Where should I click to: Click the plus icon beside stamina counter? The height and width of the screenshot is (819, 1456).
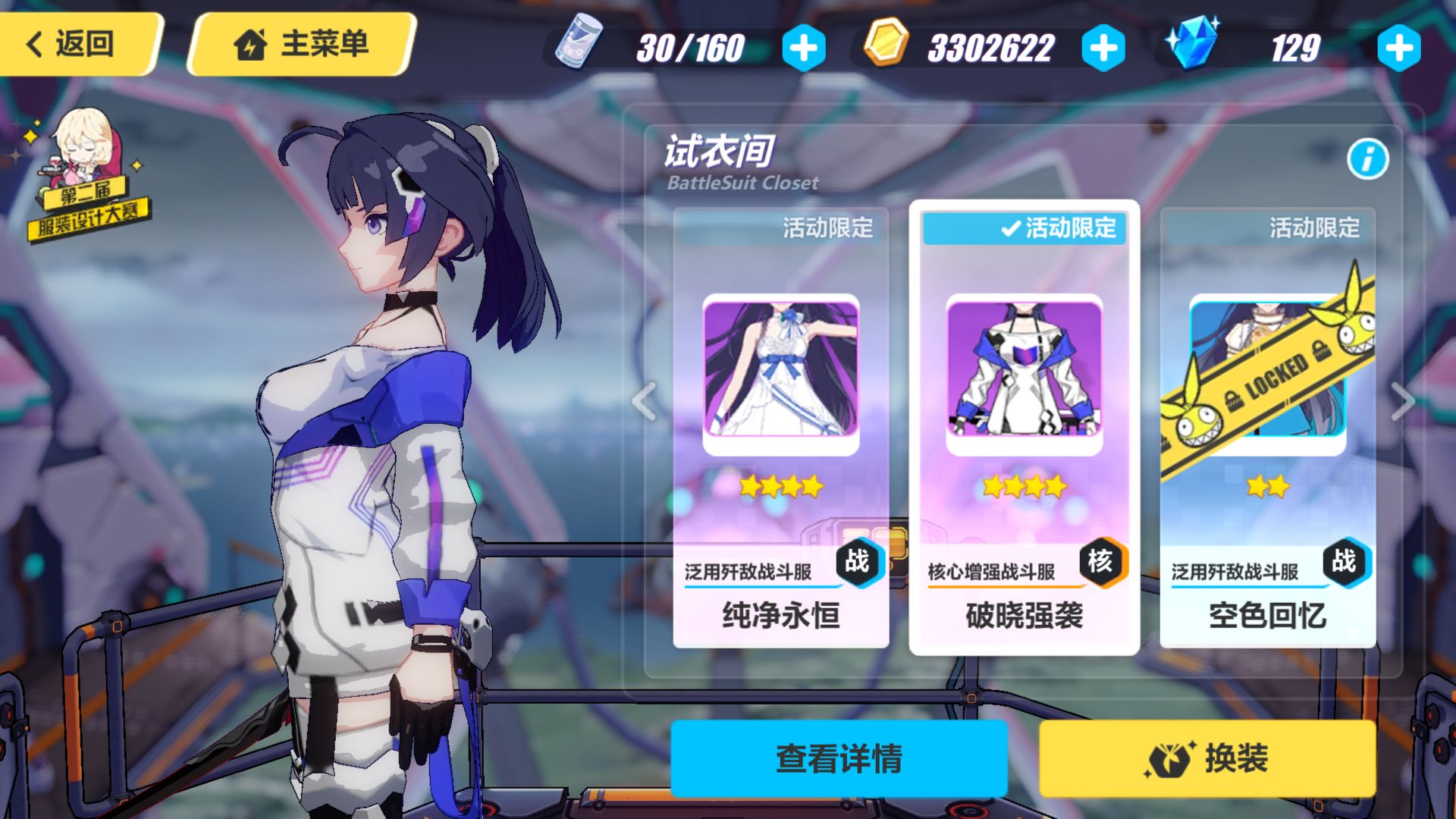805,47
